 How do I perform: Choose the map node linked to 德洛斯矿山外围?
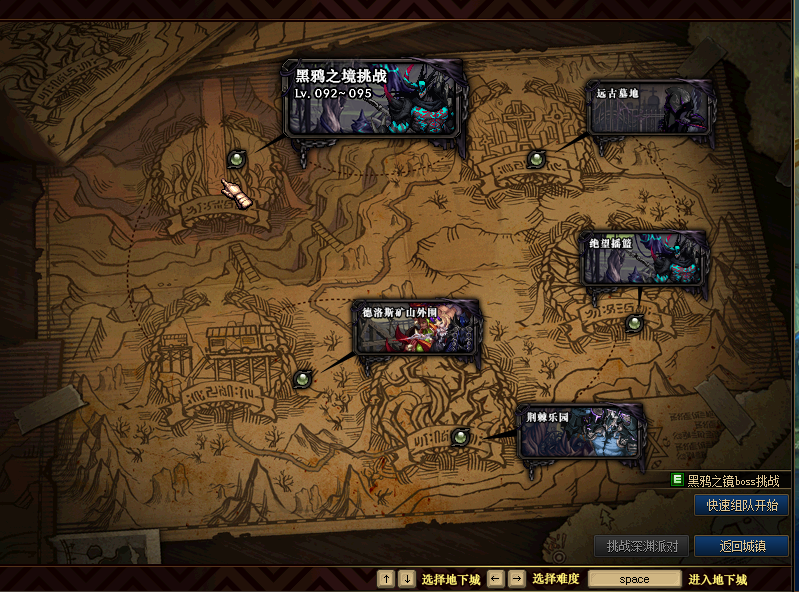click(303, 379)
